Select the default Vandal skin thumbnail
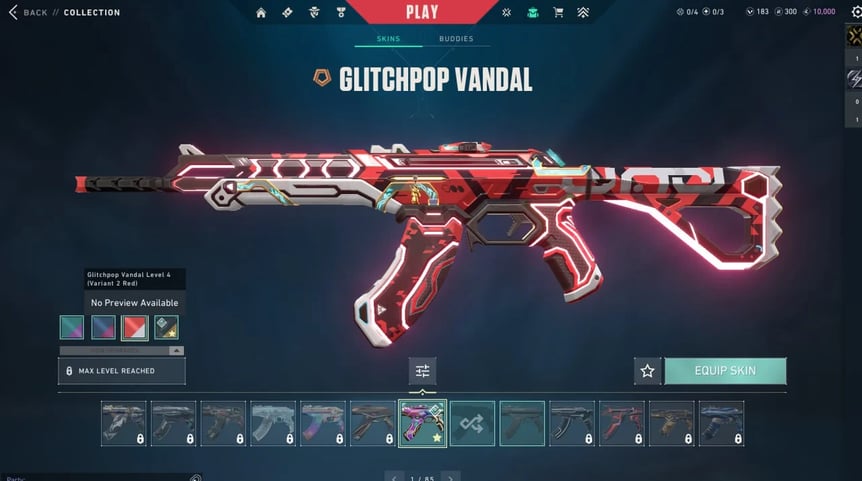Viewport: 862px width, 481px height. 522,423
